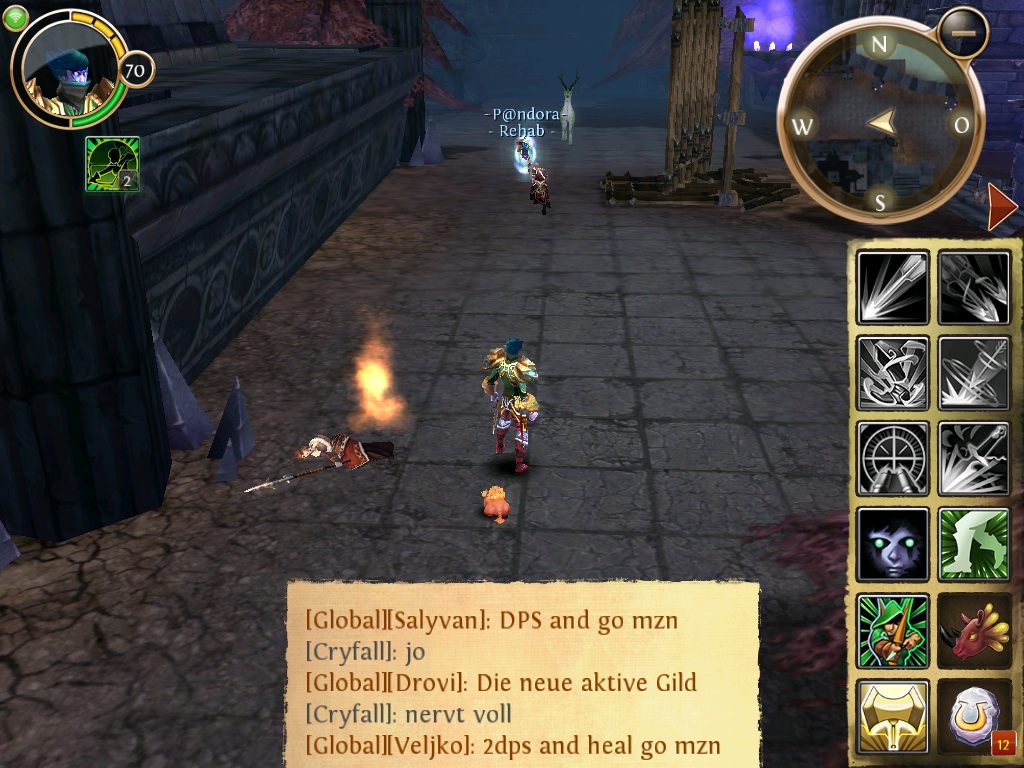Fire the spinning arrow impact skill
1024x768 pixels.
click(x=974, y=373)
